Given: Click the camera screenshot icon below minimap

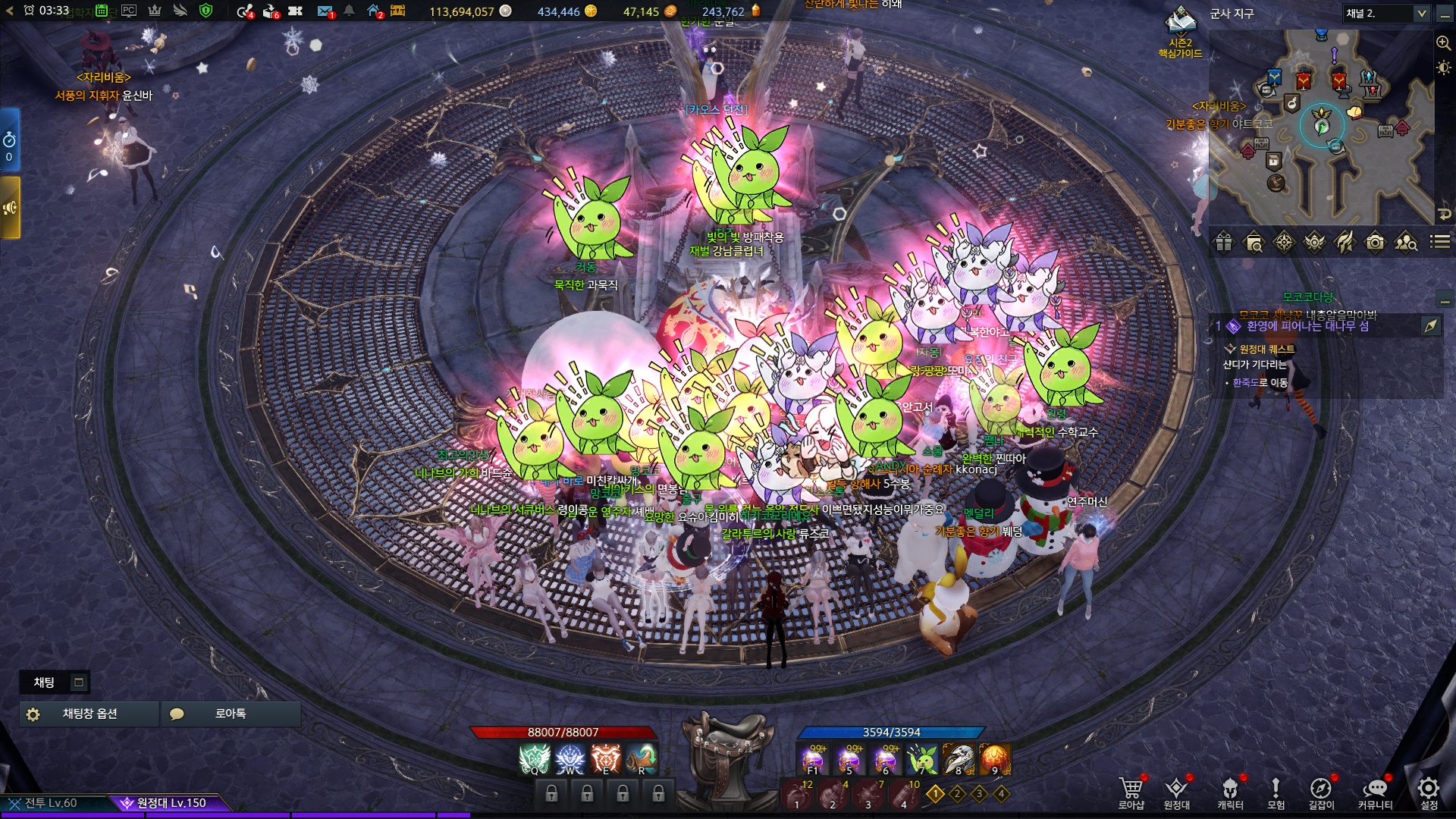Looking at the screenshot, I should pyautogui.click(x=1375, y=243).
